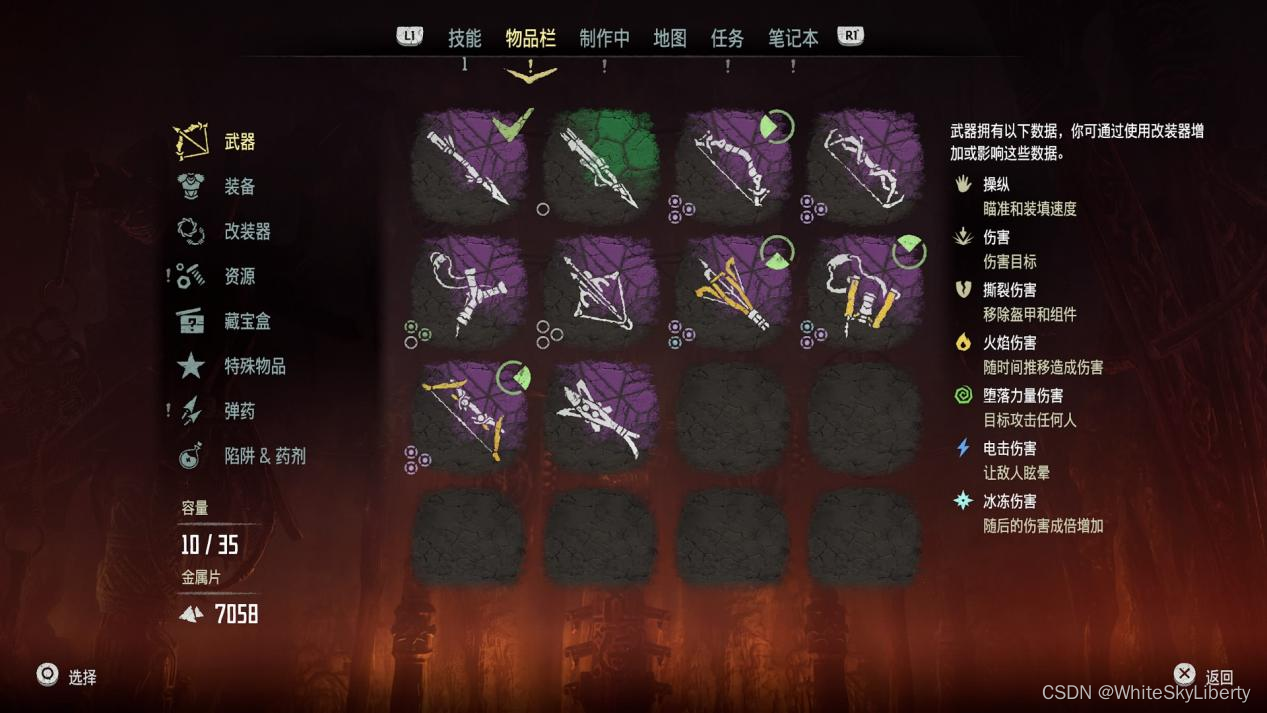
Task: Pick the sling with two yellow canisters
Action: coord(865,291)
